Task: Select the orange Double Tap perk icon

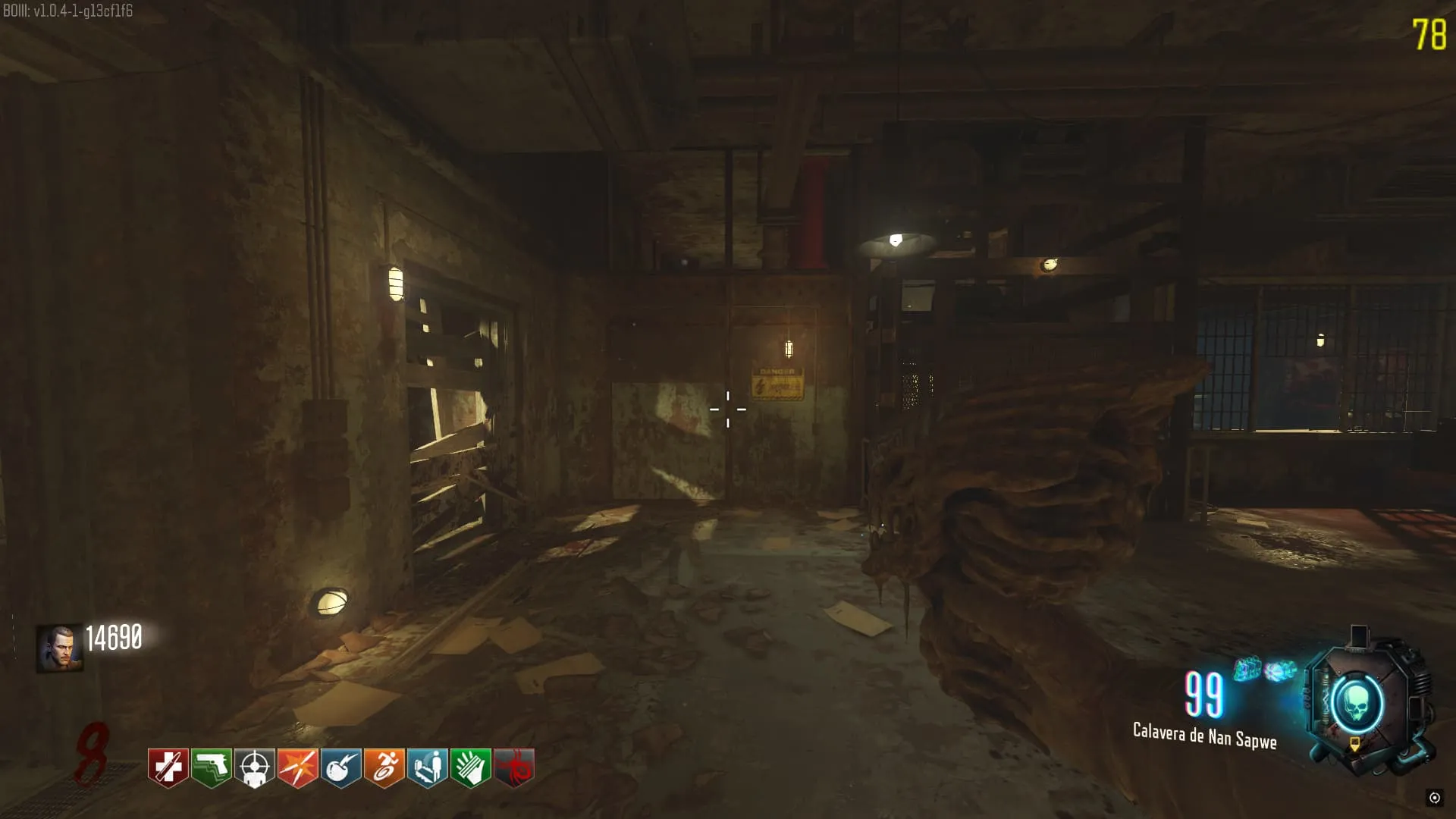Action: point(297,767)
